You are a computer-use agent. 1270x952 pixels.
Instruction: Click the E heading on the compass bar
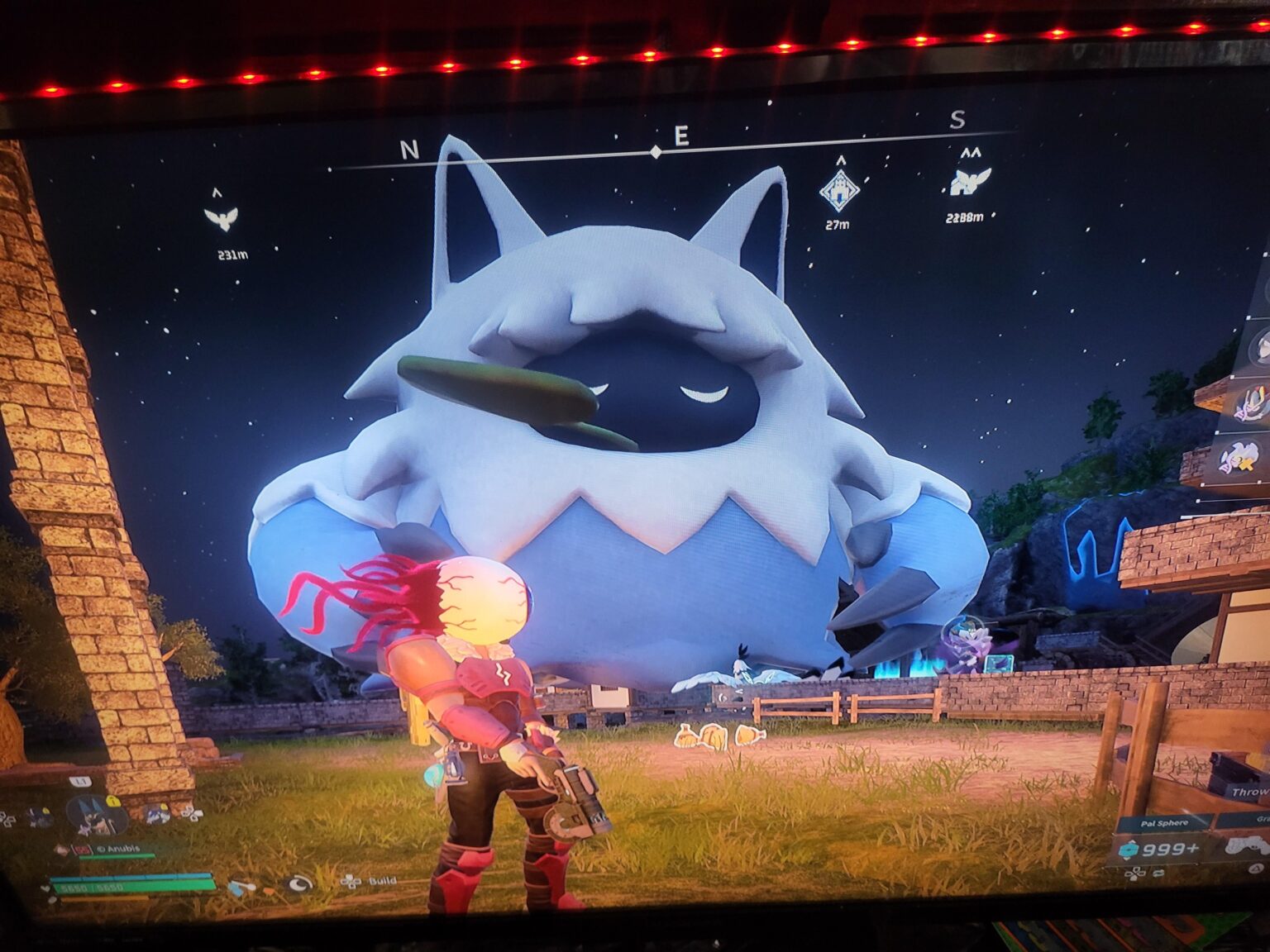681,136
